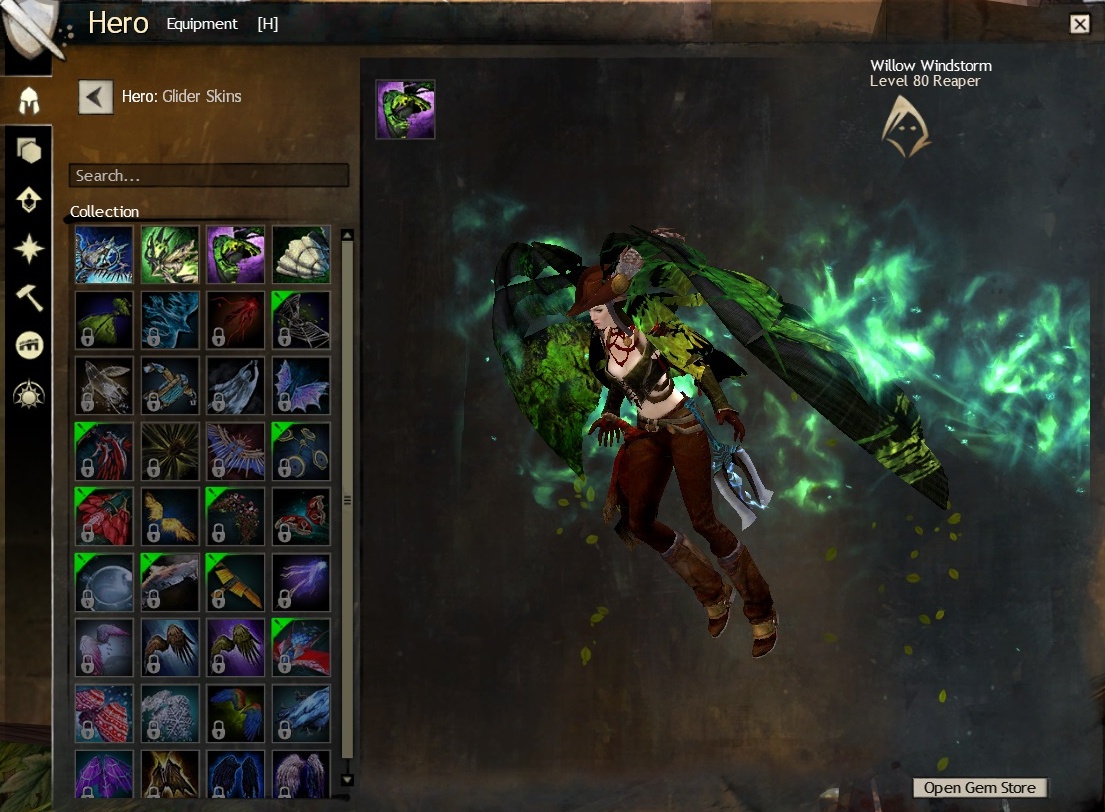1105x812 pixels.
Task: Select the helmet equipment tab
Action: coord(29,100)
